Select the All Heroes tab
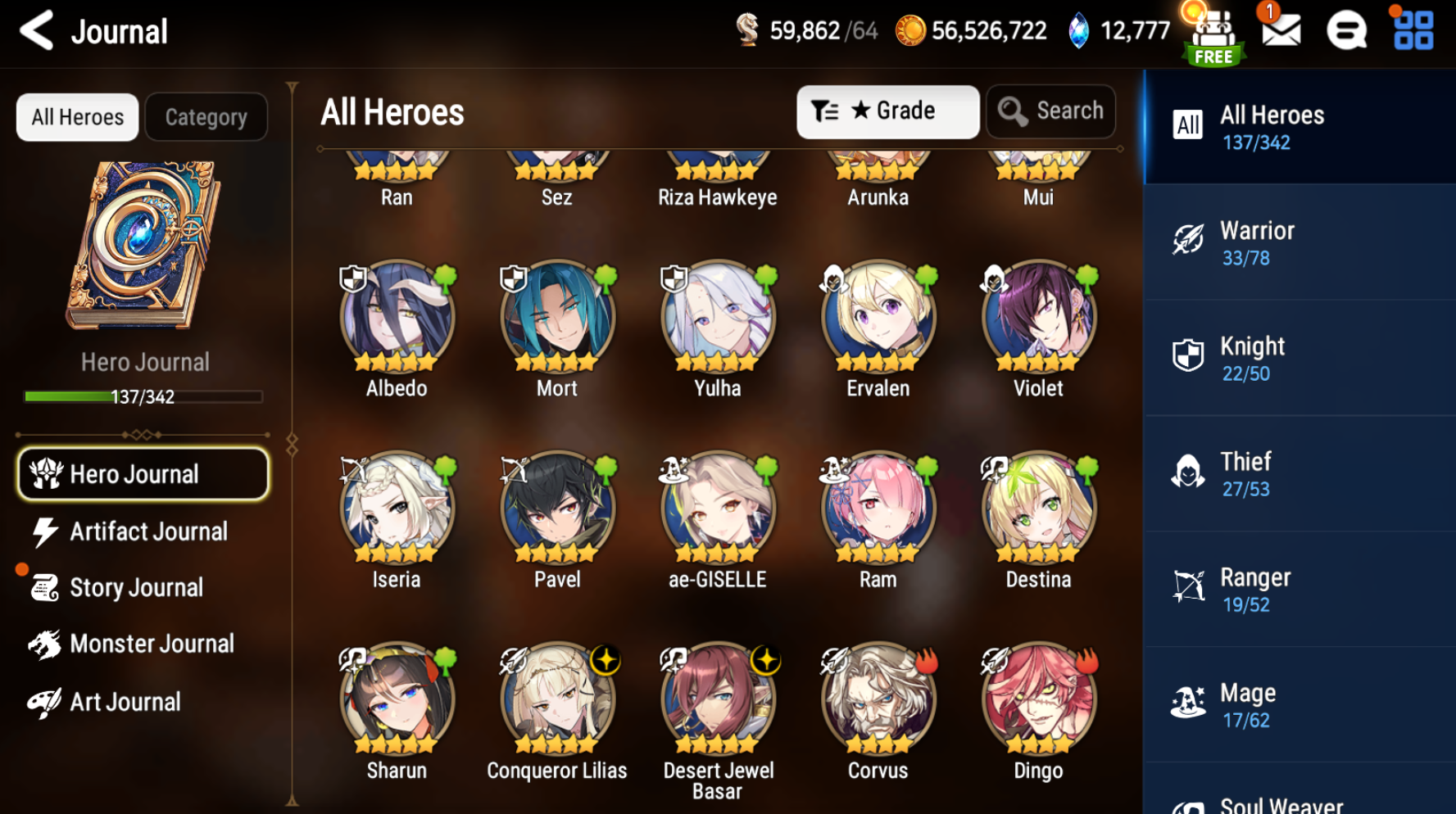The image size is (1456, 814). point(78,117)
